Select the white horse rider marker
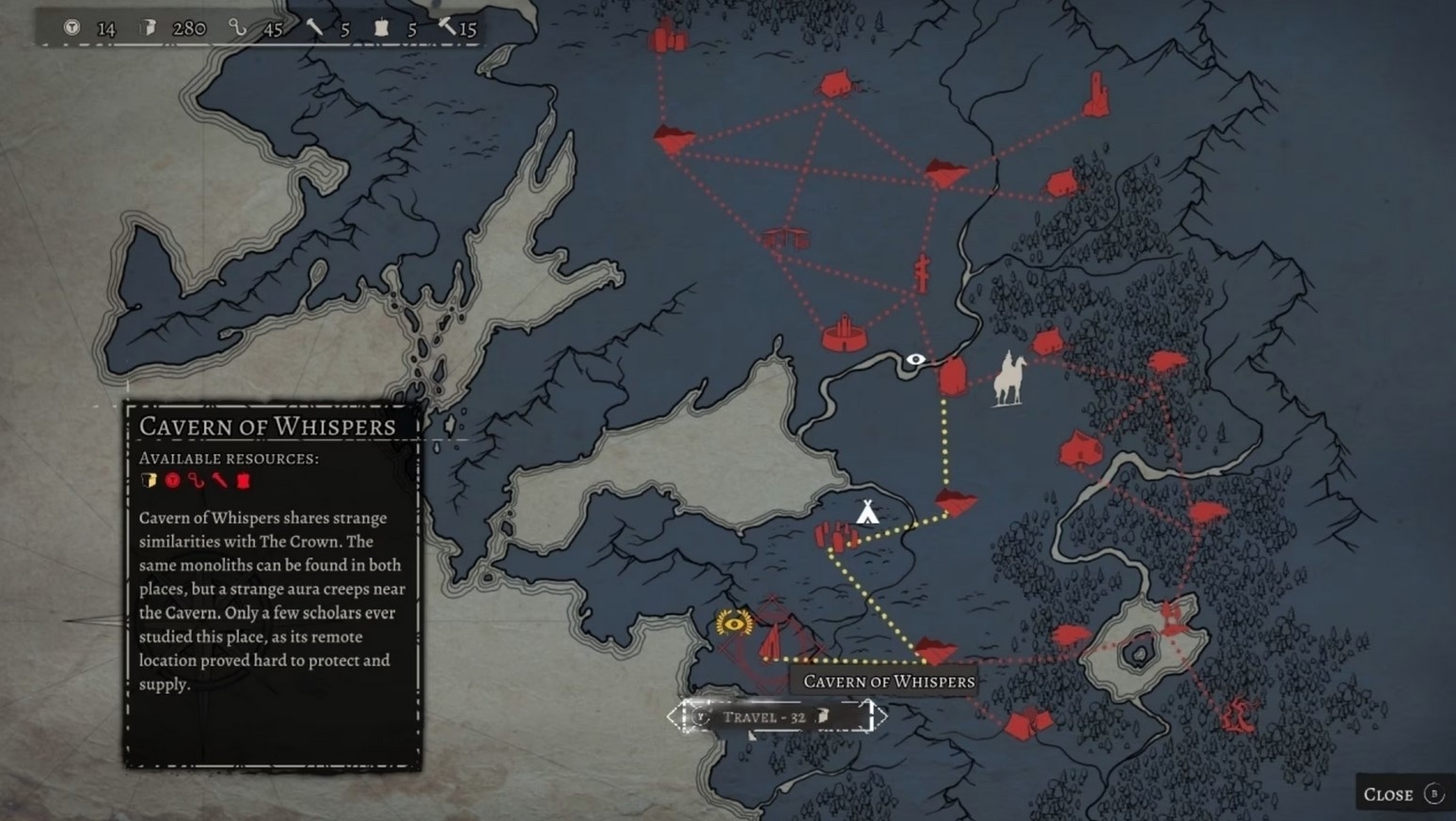Screen dimensions: 1456x821 pyautogui.click(x=1009, y=379)
